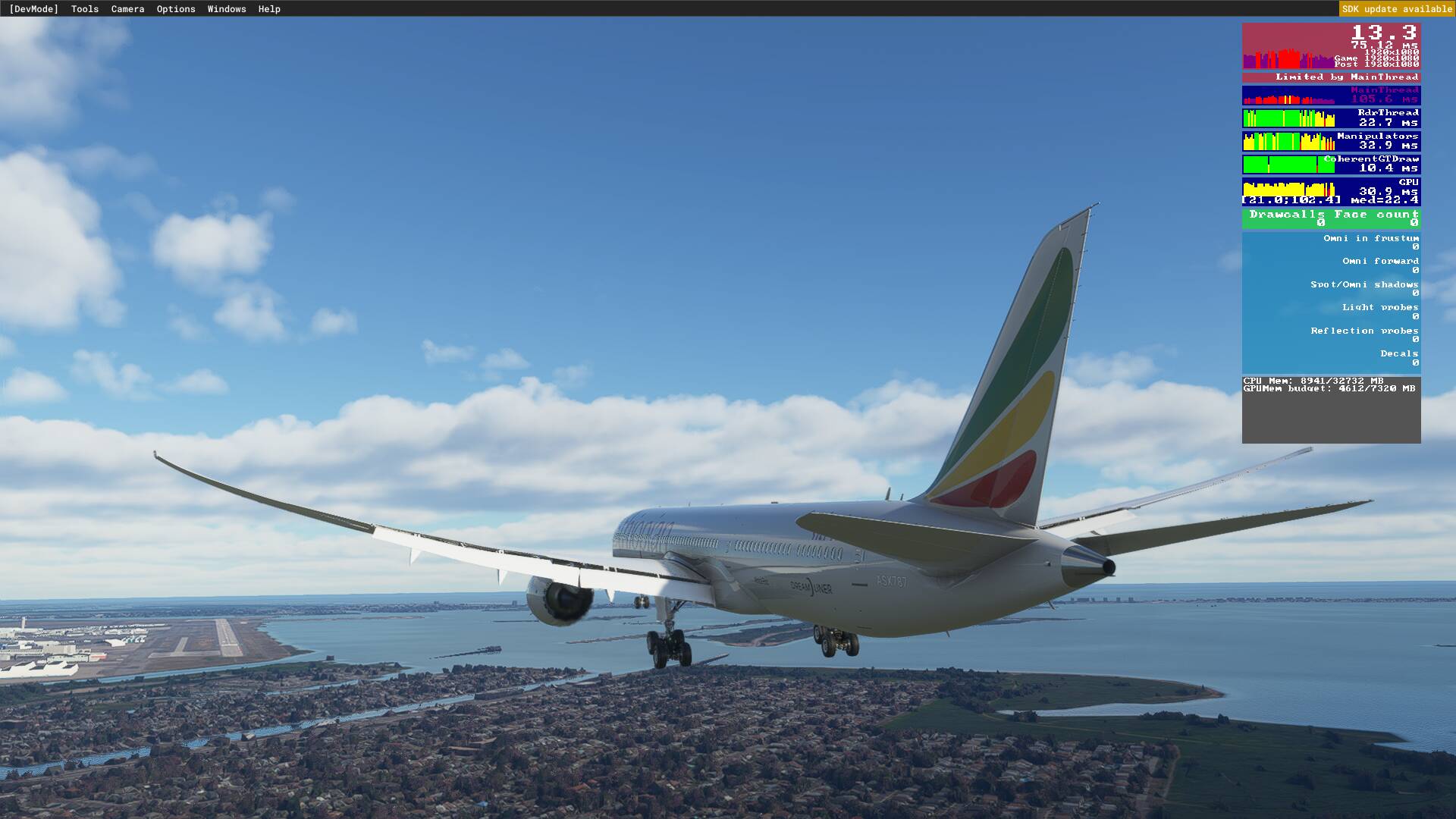Select the Manipulators performance graph
This screenshot has width=1456, height=819.
point(1331,140)
